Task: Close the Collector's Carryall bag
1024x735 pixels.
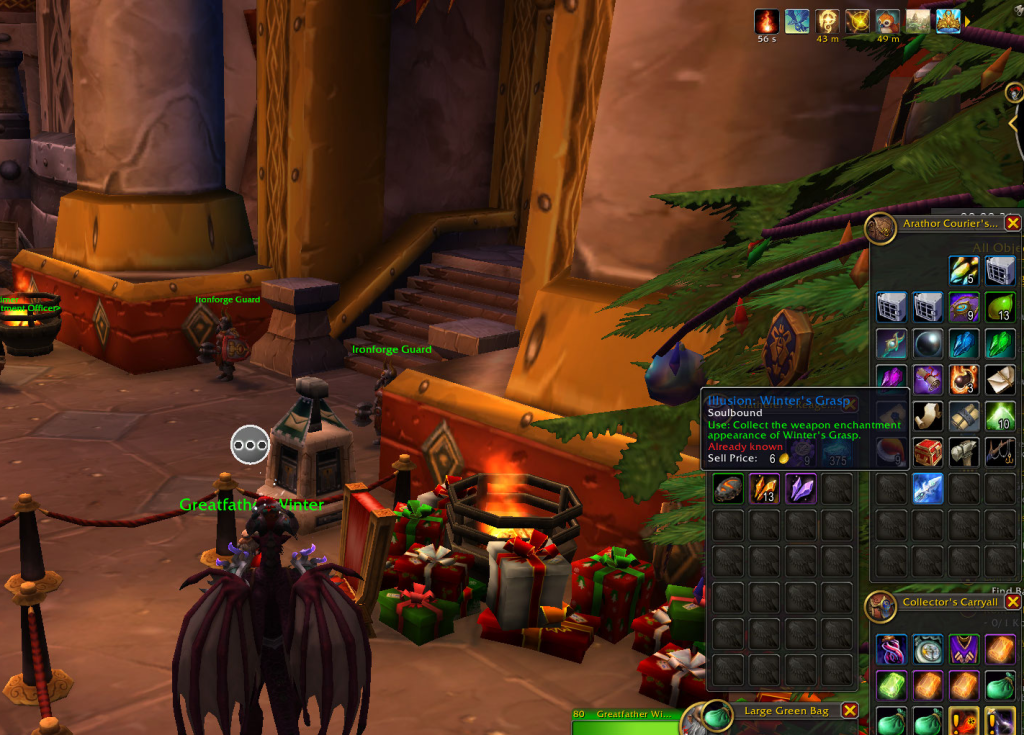Action: (x=1013, y=602)
